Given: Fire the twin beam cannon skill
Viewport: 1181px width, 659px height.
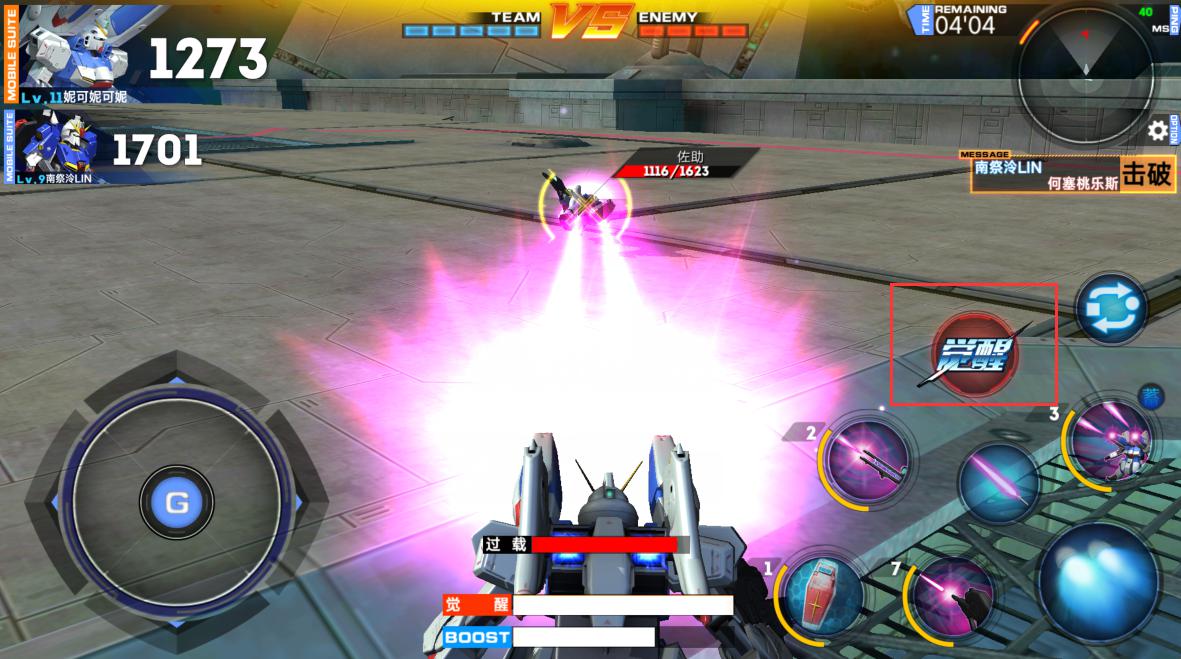Looking at the screenshot, I should [x=867, y=459].
